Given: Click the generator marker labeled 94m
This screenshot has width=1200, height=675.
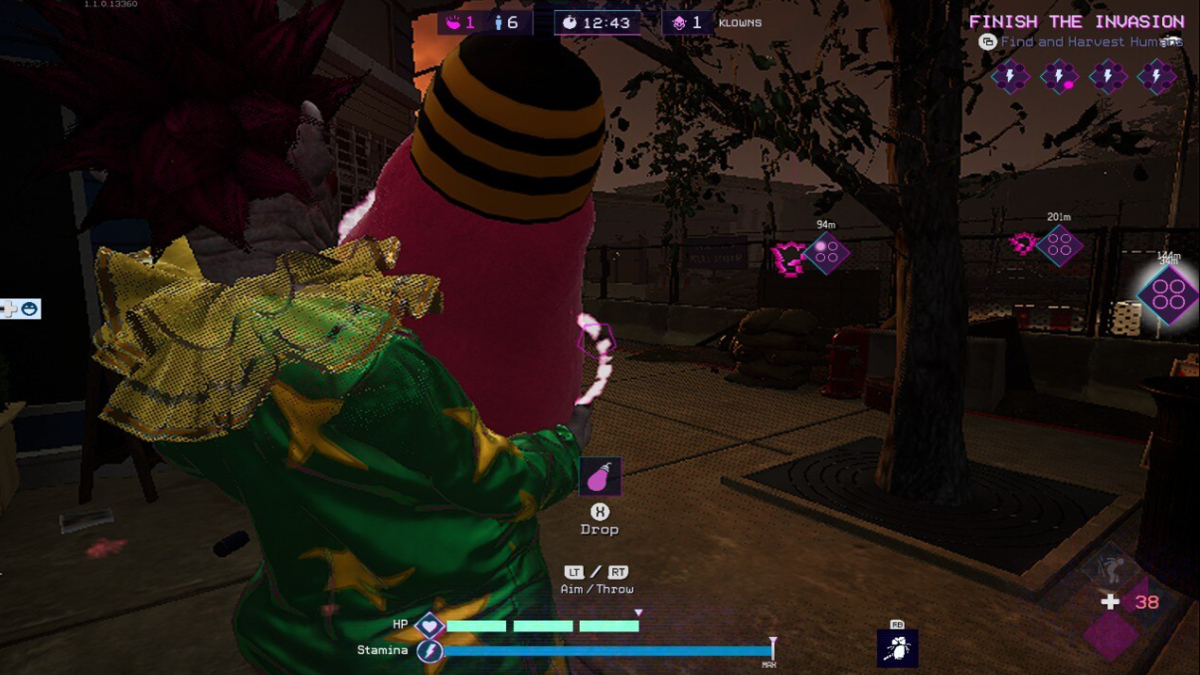Looking at the screenshot, I should (x=826, y=253).
